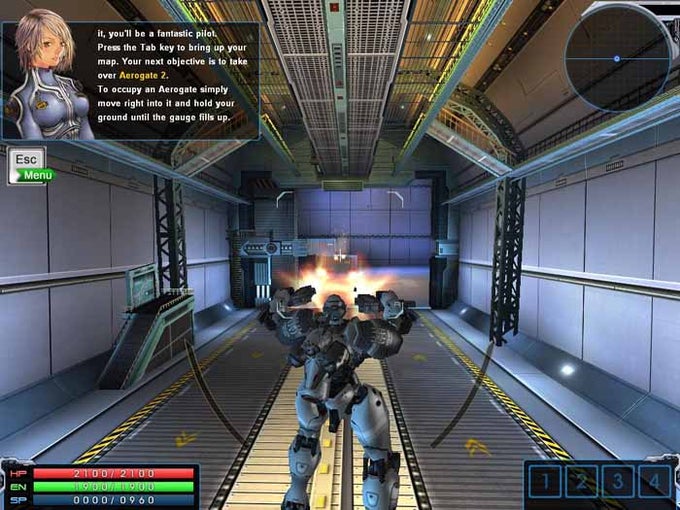
Task: Select weapon slot 3
Action: [618, 482]
